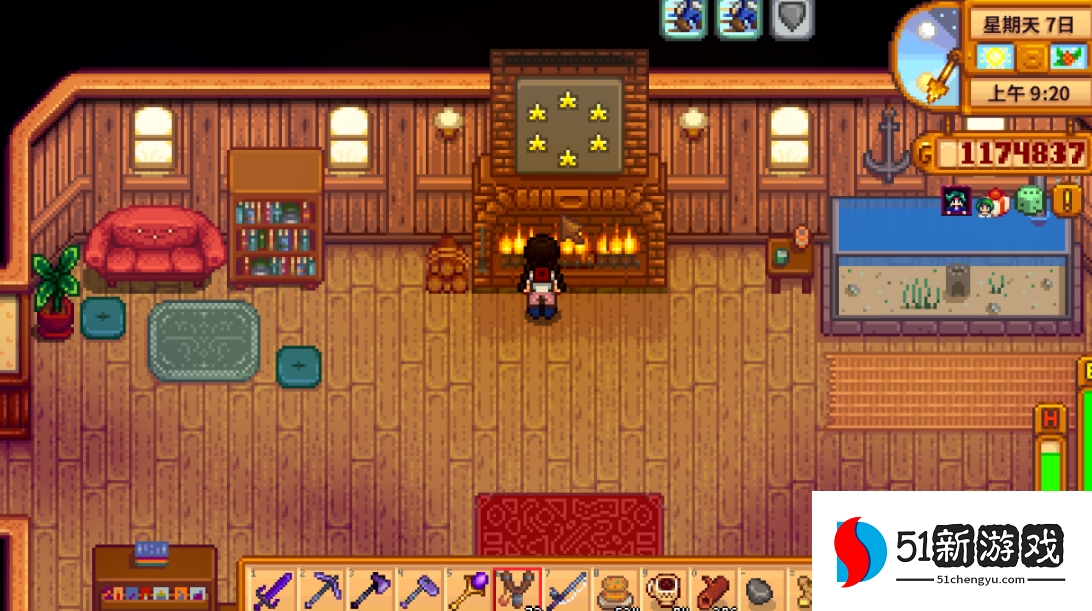Select the dark blade in slot 7
This screenshot has width=1092, height=611.
566,590
